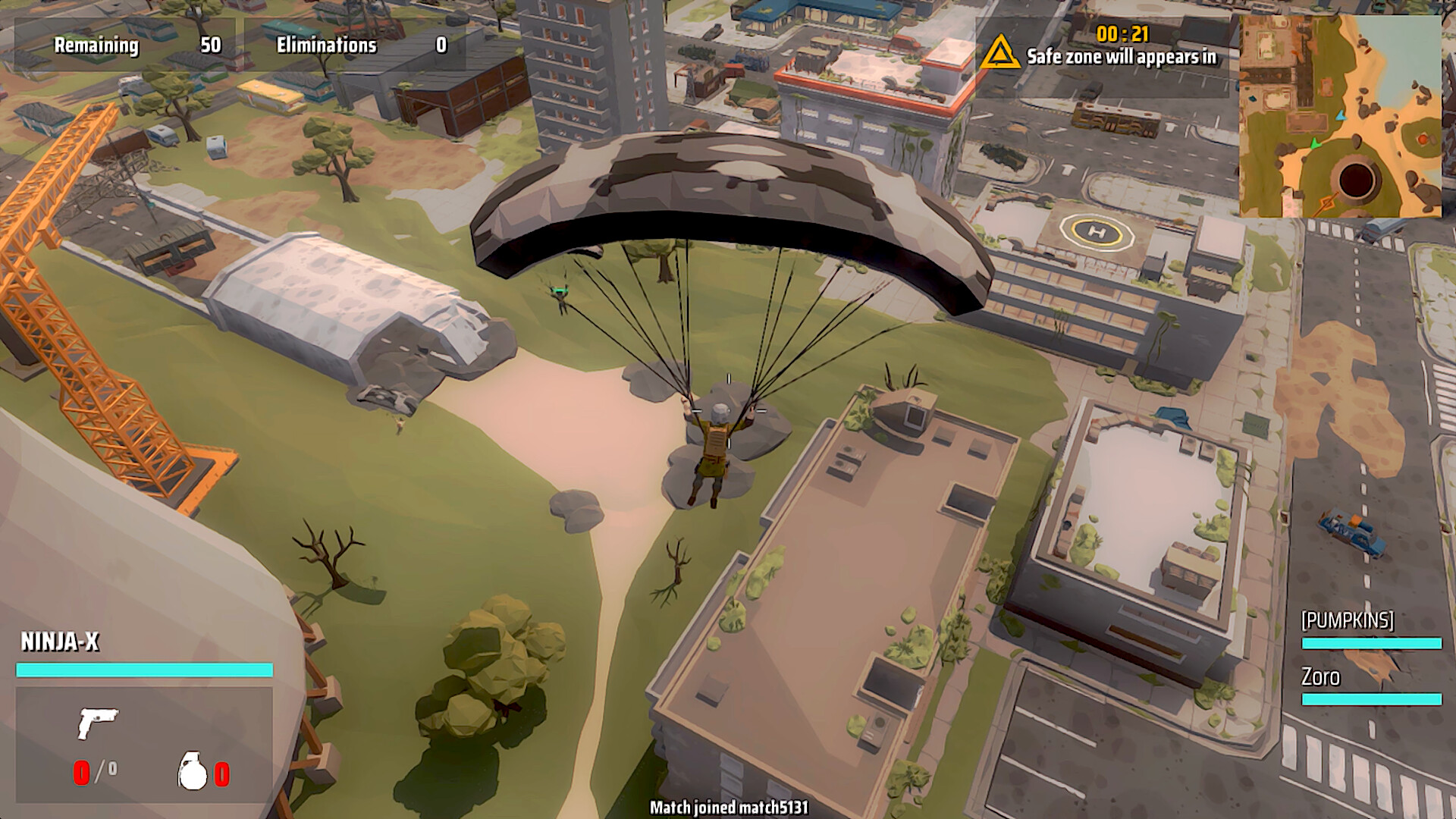Click teammate Zoro's name
Viewport: 1456px width, 819px height.
(1320, 676)
